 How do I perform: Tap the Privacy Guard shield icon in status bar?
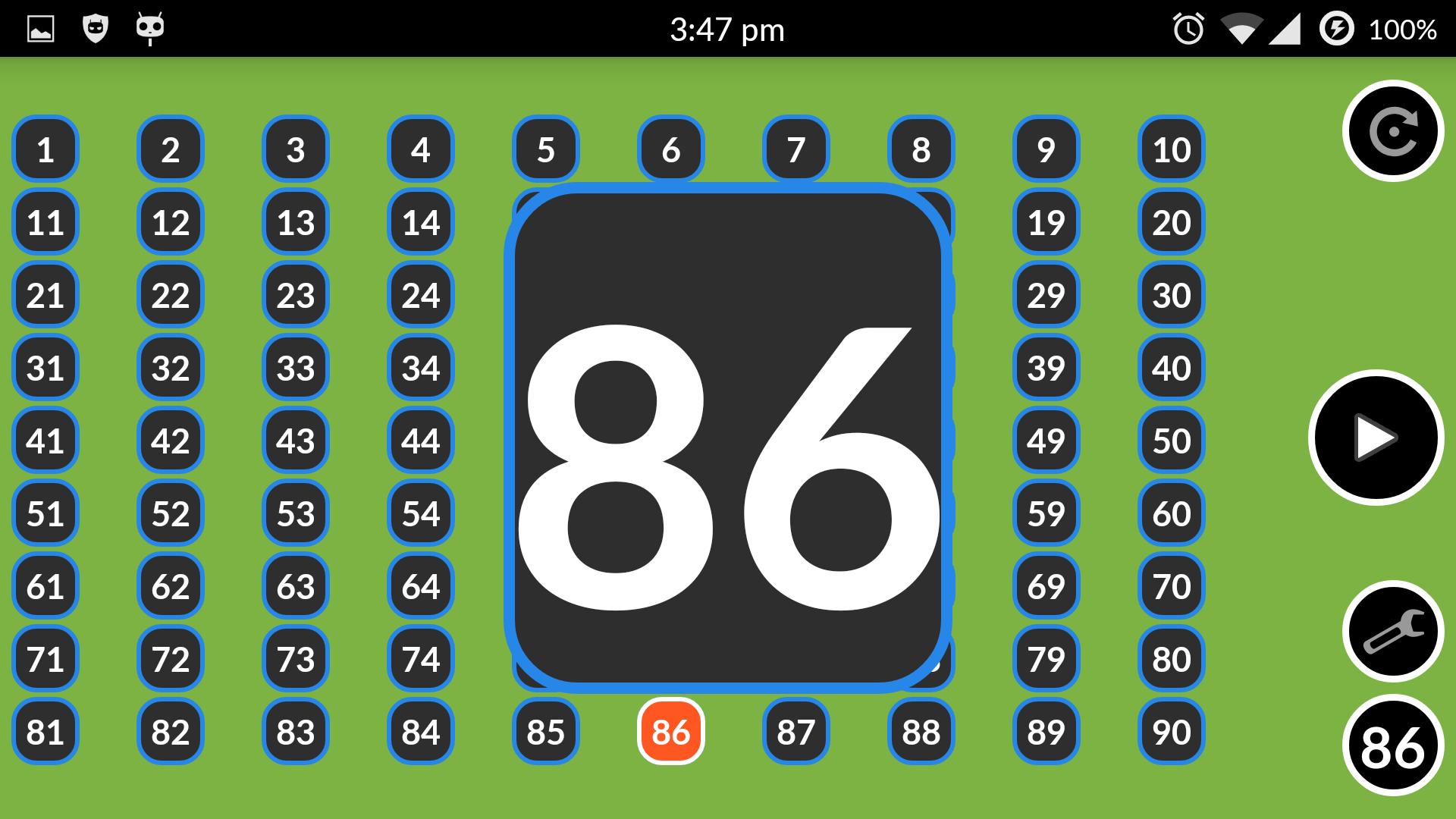pos(94,28)
